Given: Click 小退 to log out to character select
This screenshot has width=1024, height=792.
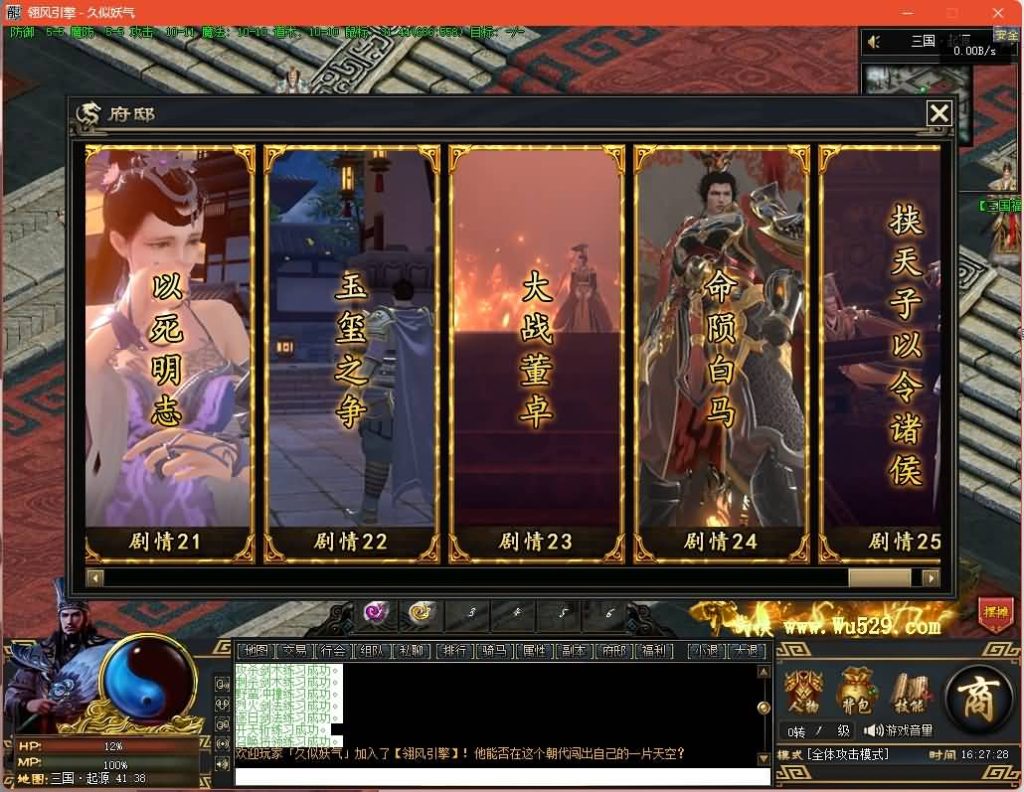Looking at the screenshot, I should (x=708, y=651).
